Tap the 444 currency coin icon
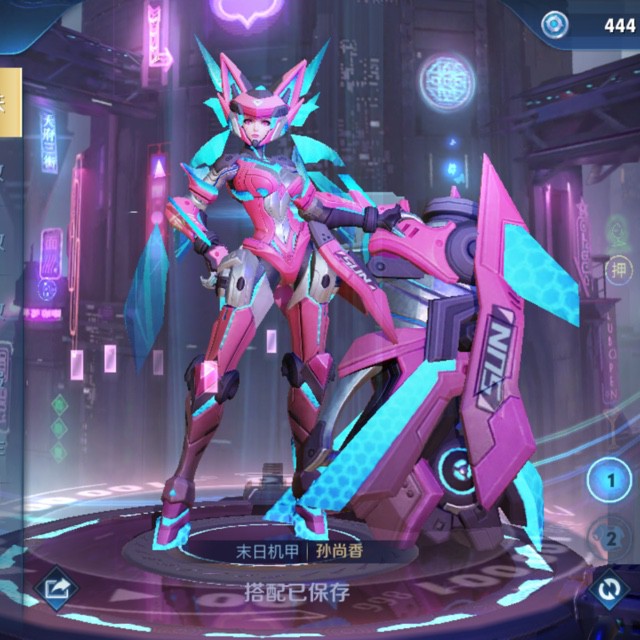The height and width of the screenshot is (640, 640). (553, 24)
